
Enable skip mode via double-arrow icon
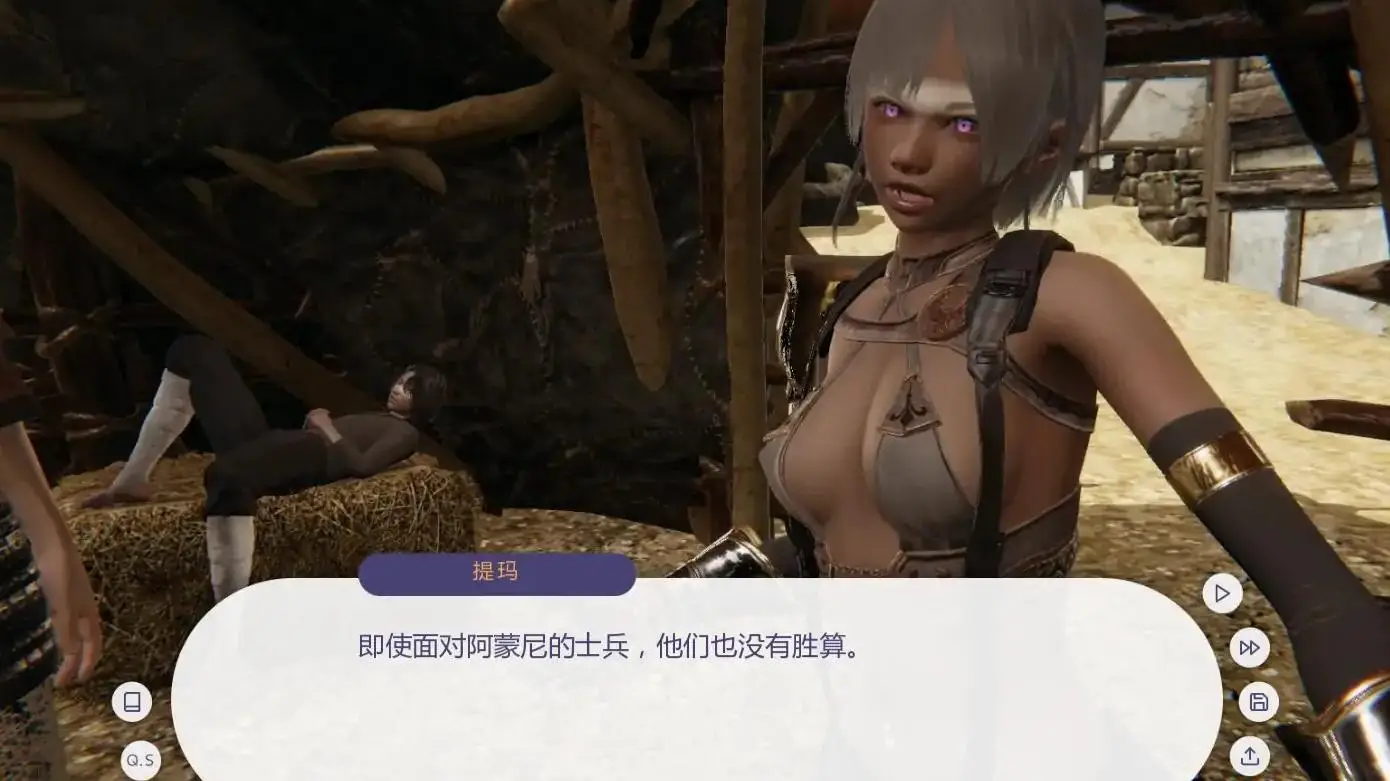tap(1248, 647)
